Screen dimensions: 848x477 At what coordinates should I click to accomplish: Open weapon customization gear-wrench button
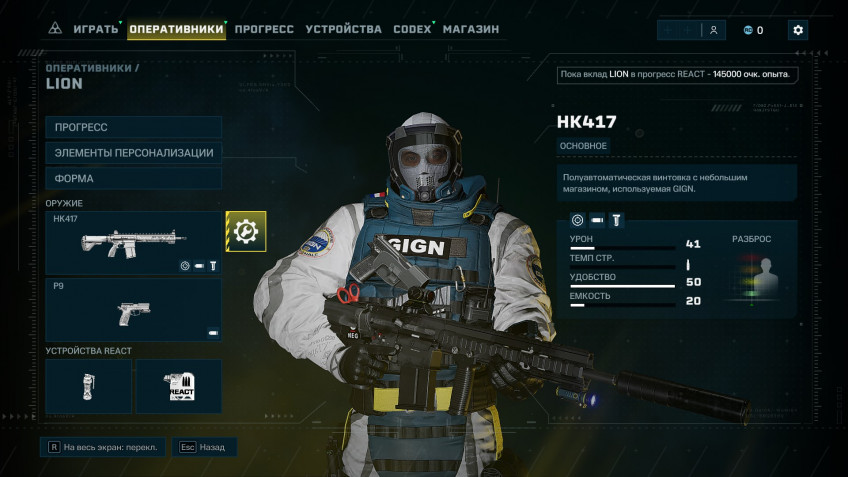coord(245,231)
